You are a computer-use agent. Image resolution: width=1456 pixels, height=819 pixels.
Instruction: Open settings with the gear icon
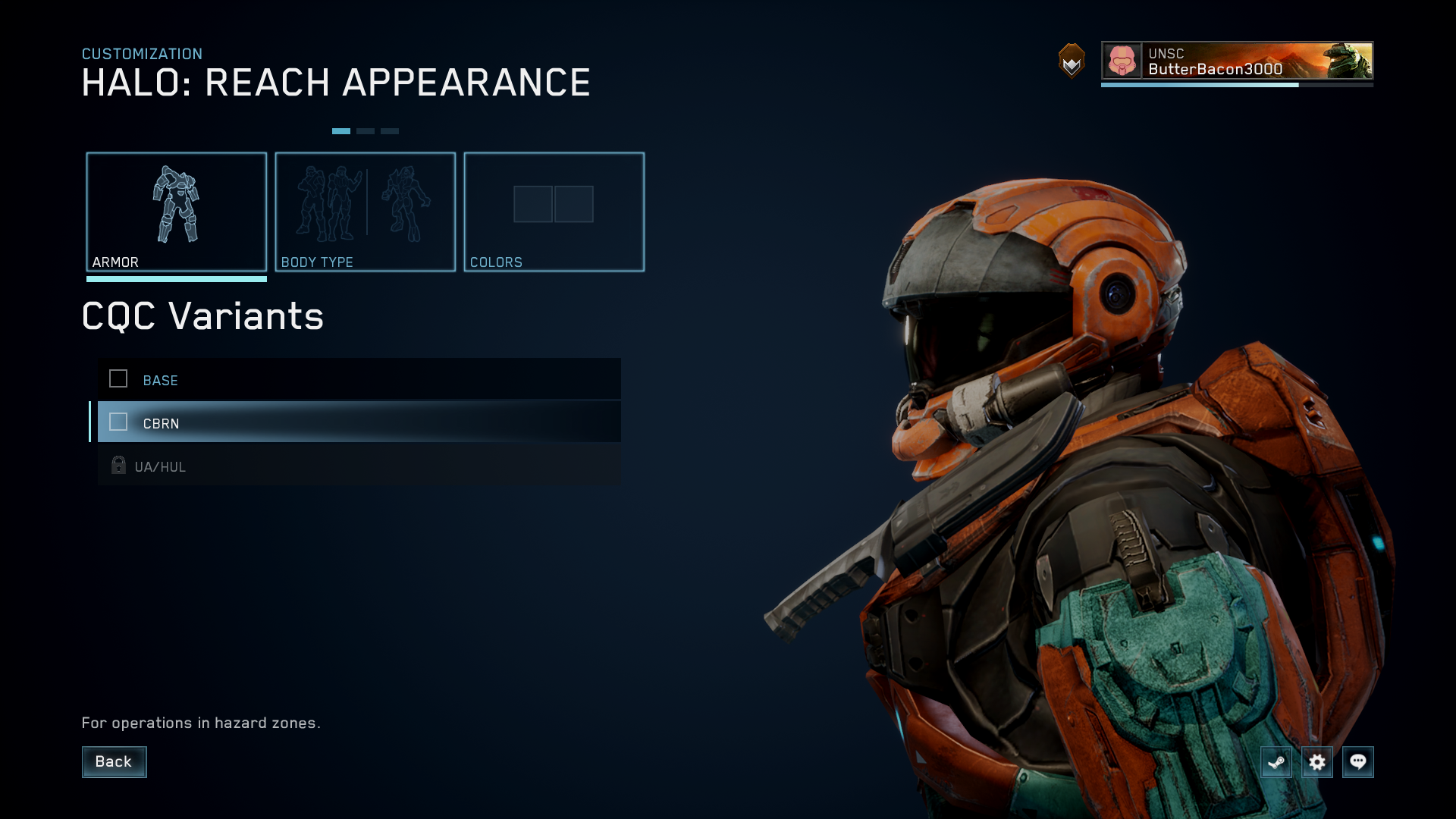(x=1318, y=762)
